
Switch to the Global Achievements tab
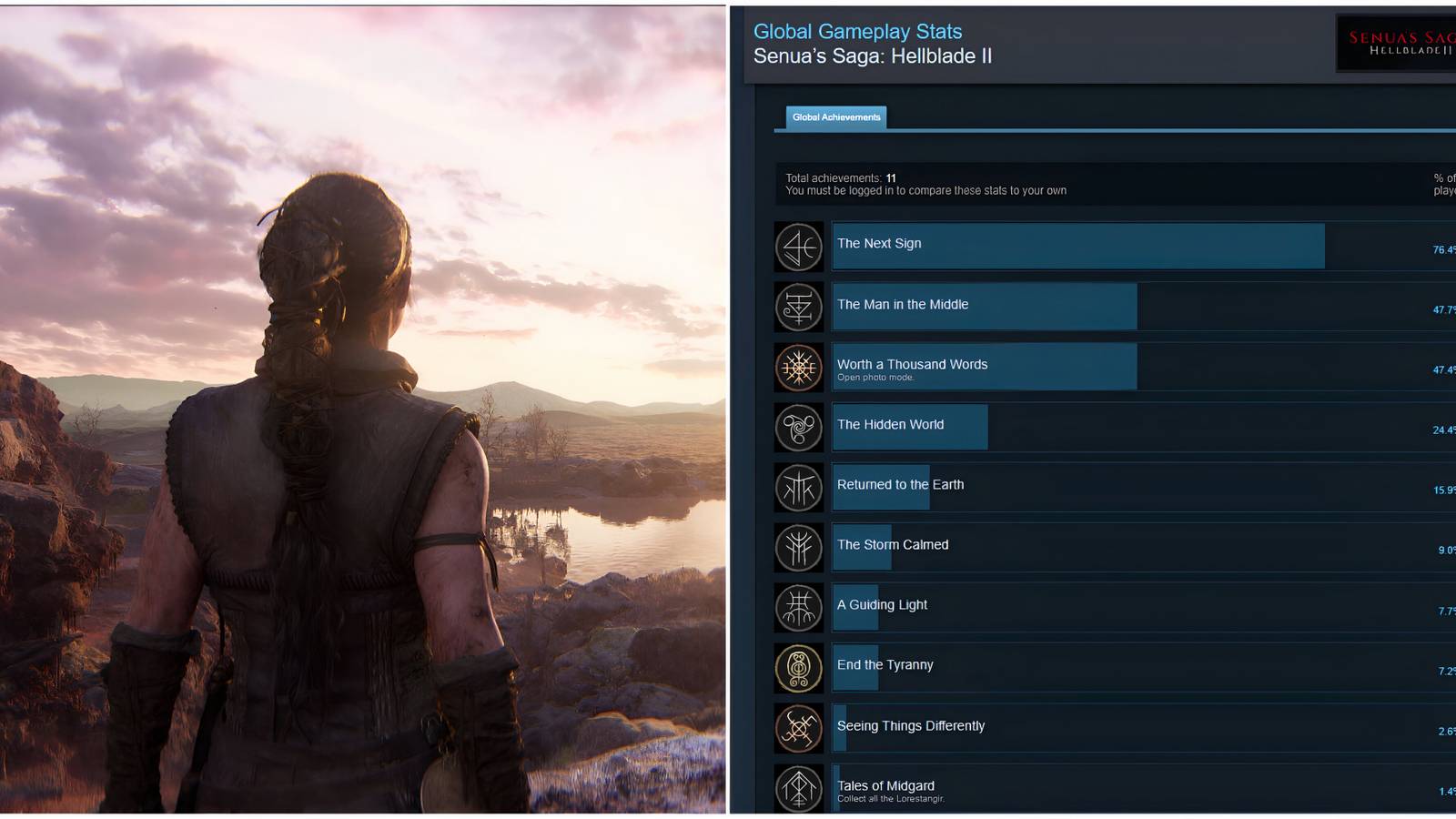click(x=836, y=117)
